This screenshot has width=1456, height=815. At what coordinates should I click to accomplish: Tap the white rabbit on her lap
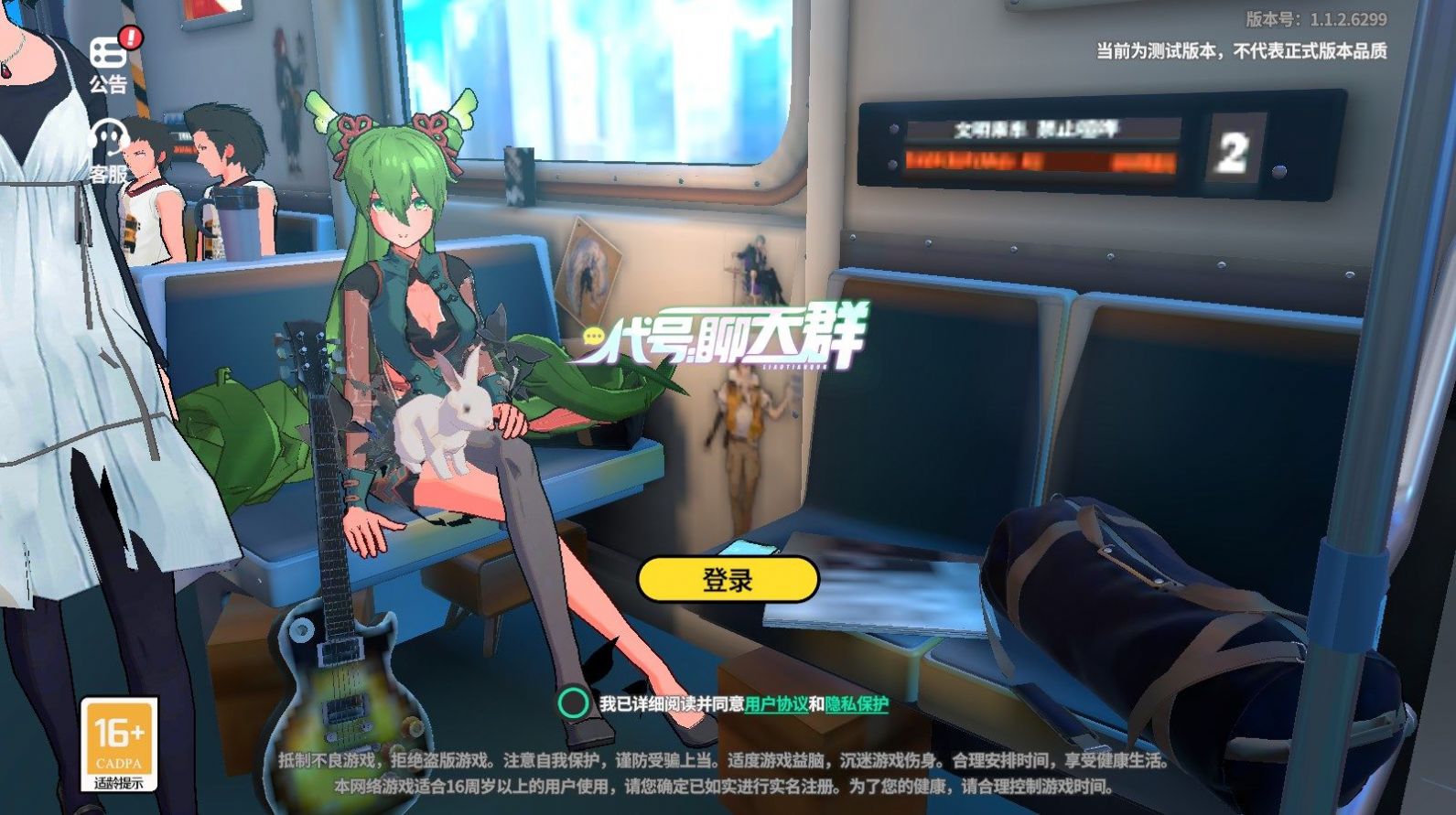pos(439,421)
